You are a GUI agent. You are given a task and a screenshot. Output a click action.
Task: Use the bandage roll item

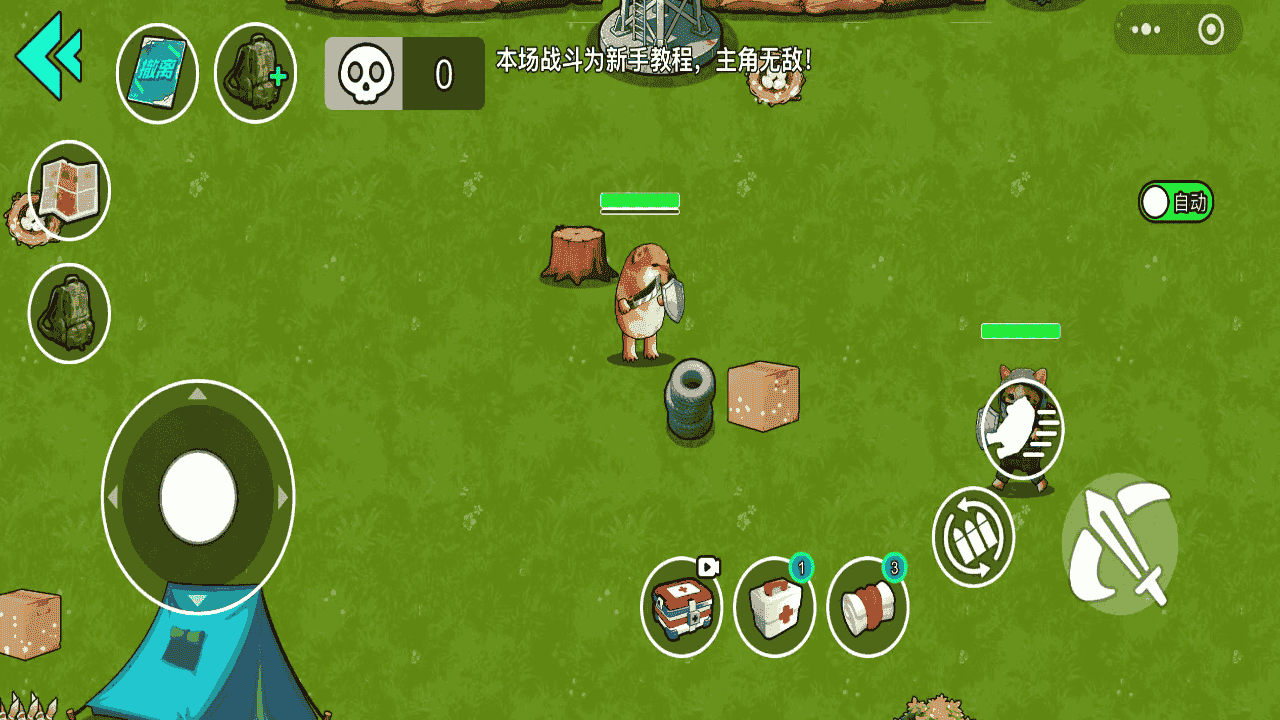coord(867,607)
